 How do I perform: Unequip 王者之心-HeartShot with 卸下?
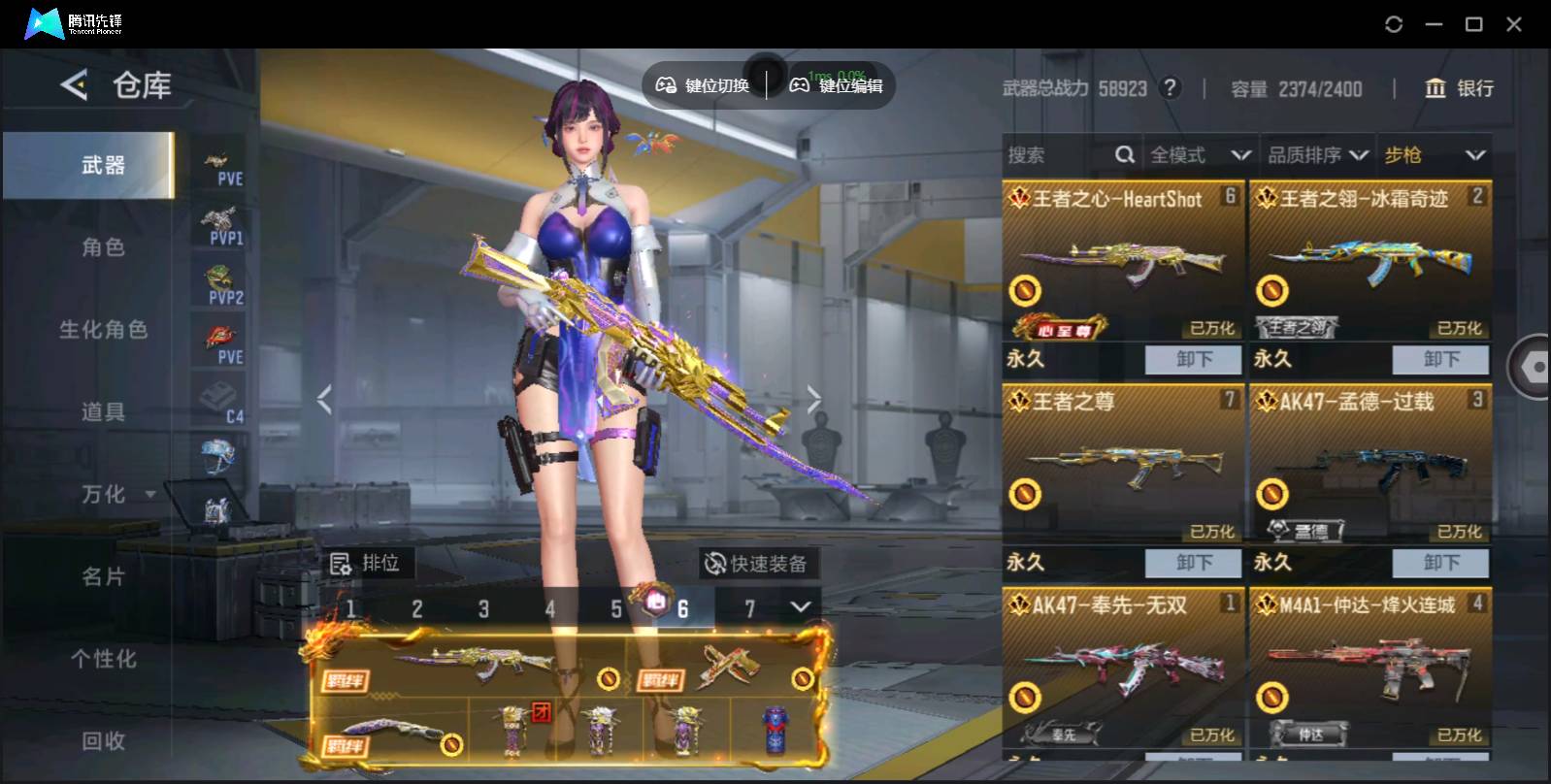(1193, 359)
